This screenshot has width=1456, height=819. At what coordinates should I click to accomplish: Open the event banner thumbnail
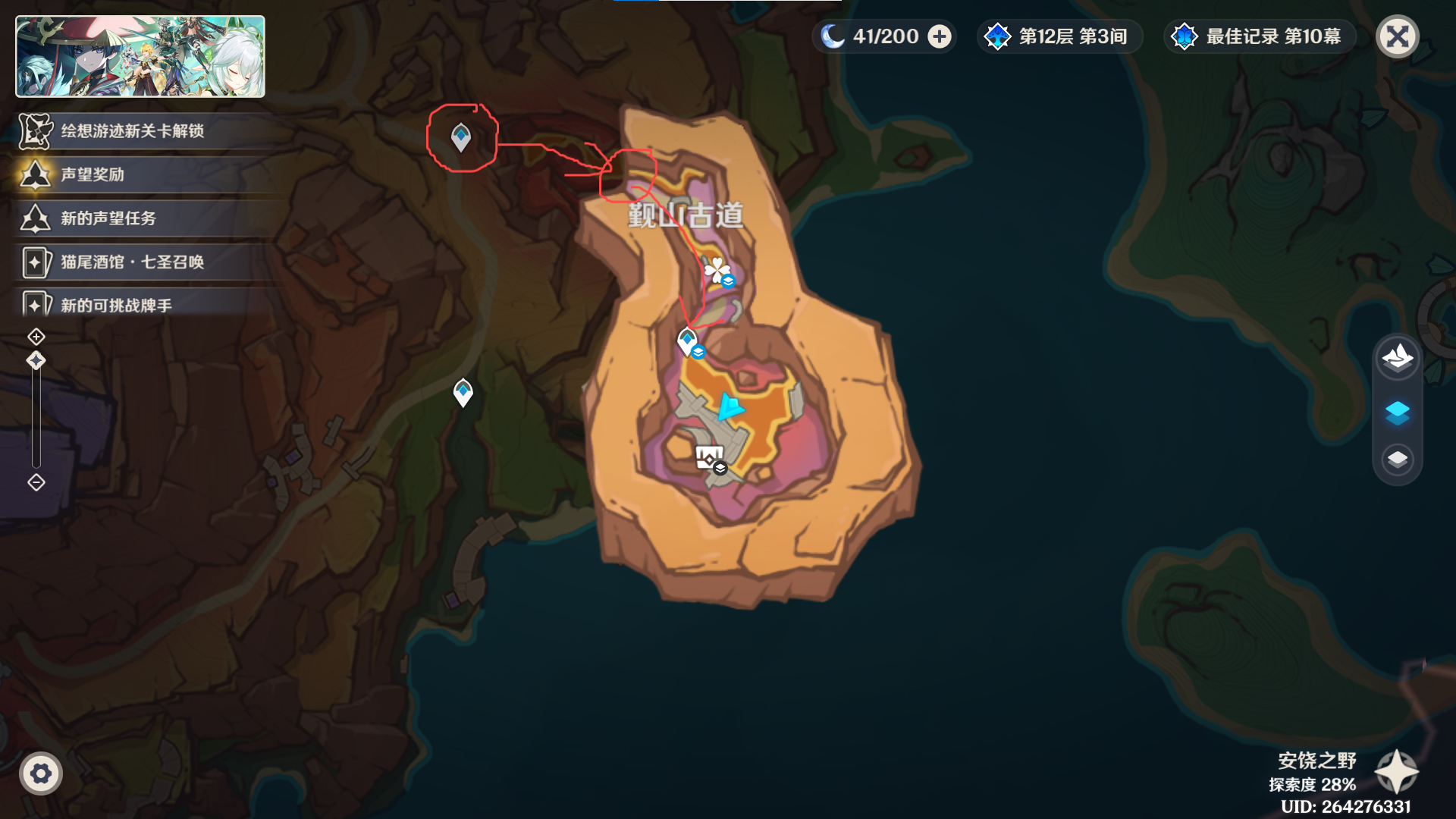click(140, 57)
